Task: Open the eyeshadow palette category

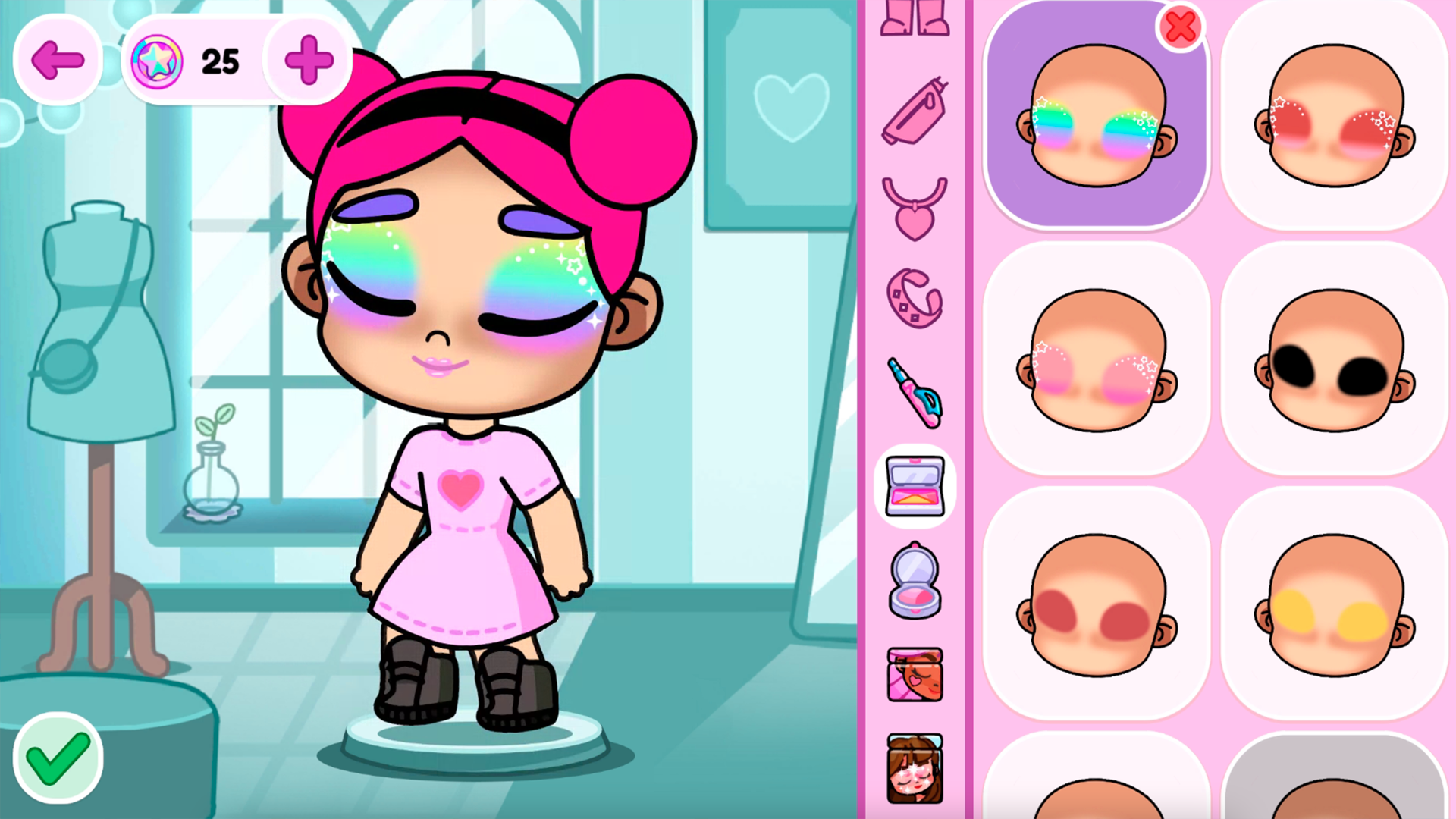Action: click(x=914, y=485)
